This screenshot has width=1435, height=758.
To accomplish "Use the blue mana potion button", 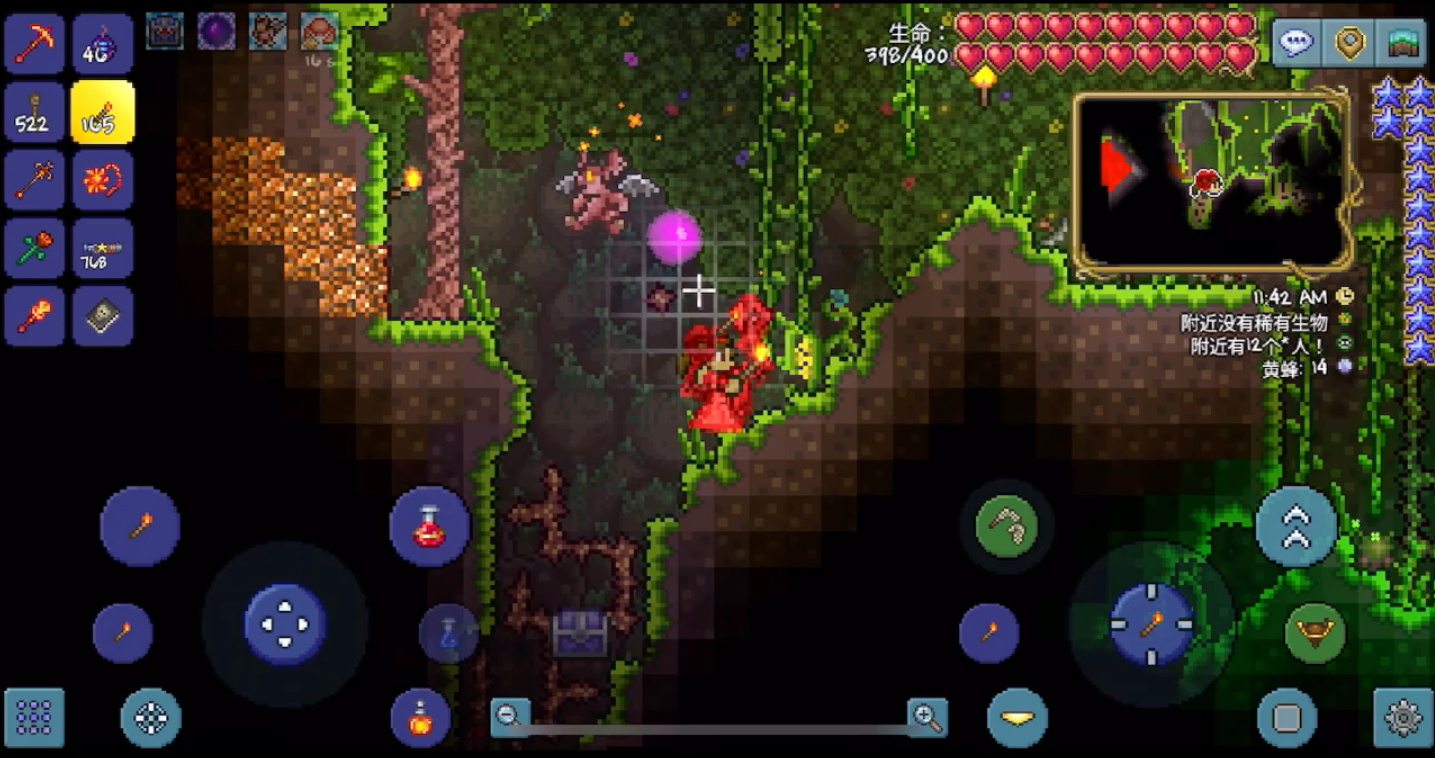I will point(448,633).
